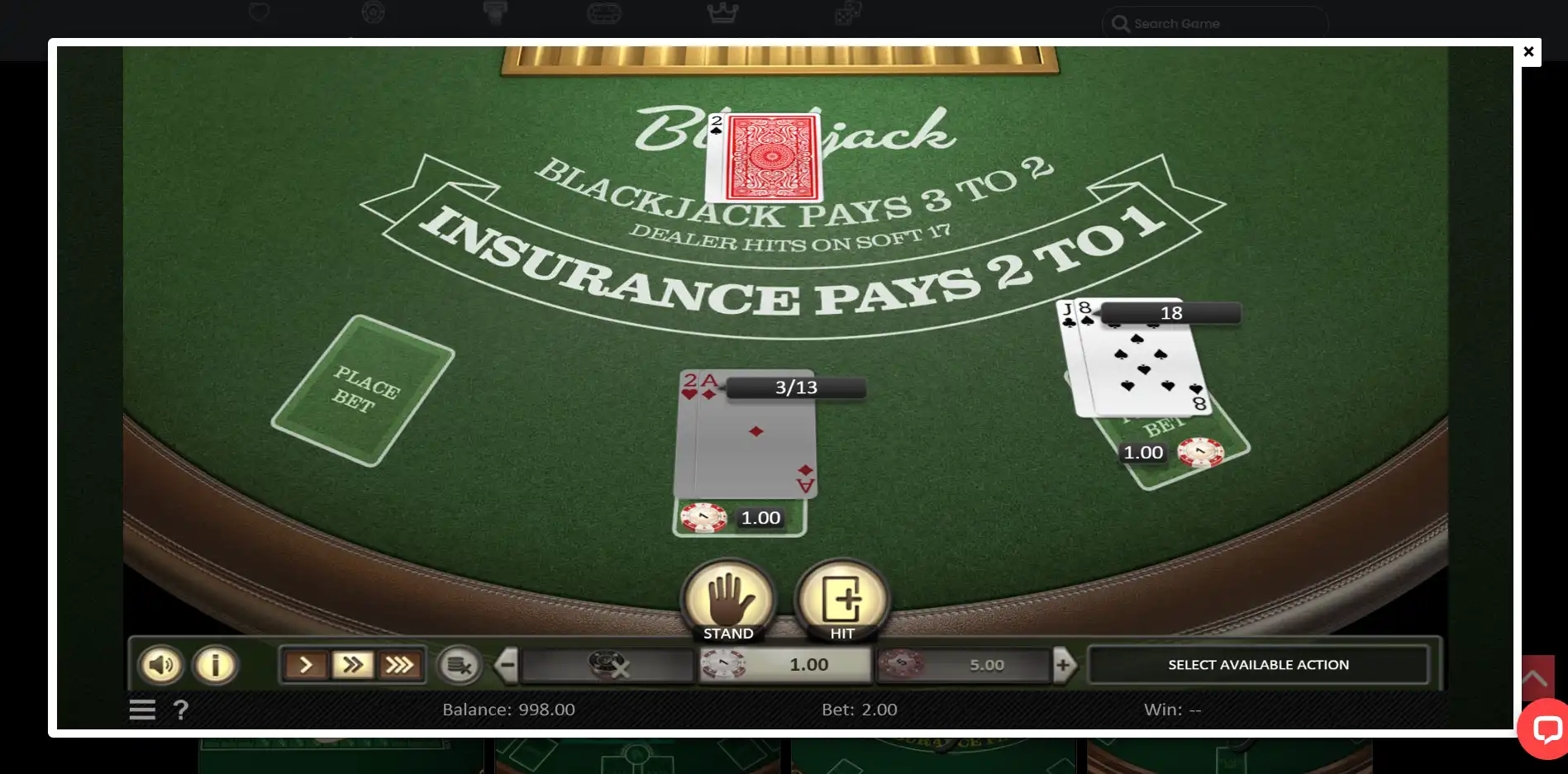Image resolution: width=1568 pixels, height=774 pixels.
Task: Click the clear bets chip-stack button
Action: 459,665
